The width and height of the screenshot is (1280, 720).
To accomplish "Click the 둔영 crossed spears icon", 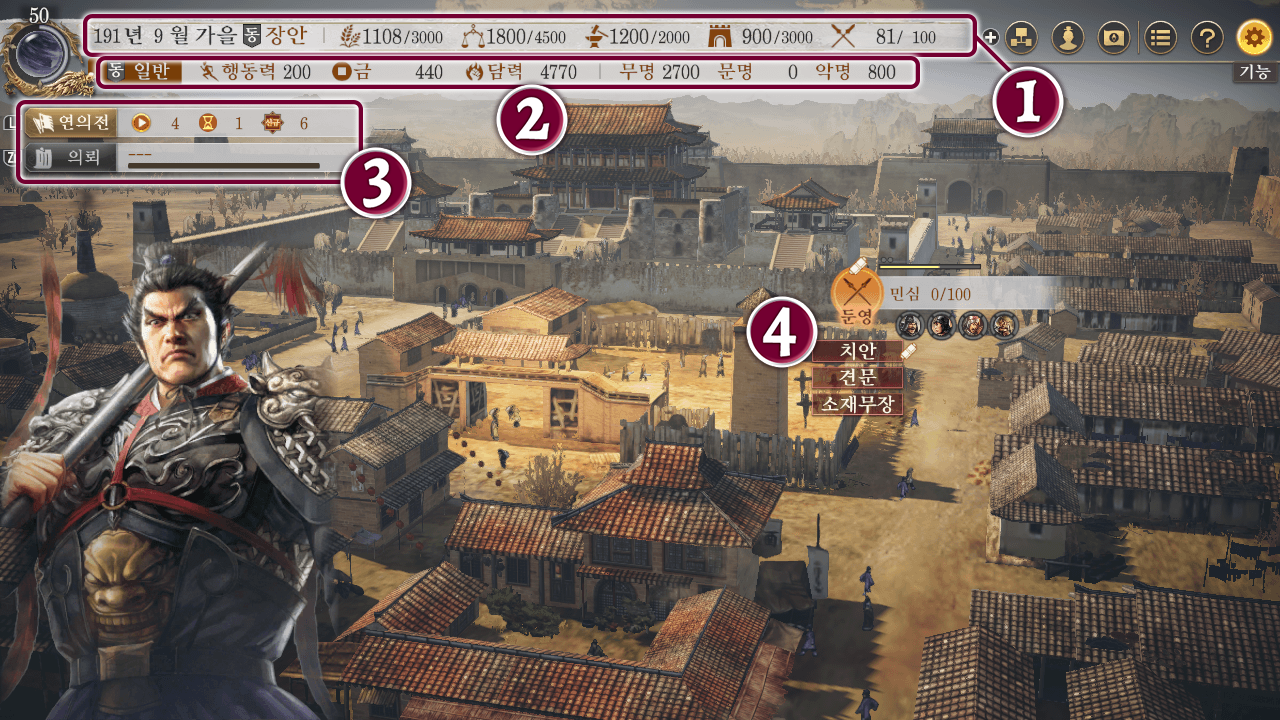I will point(857,292).
